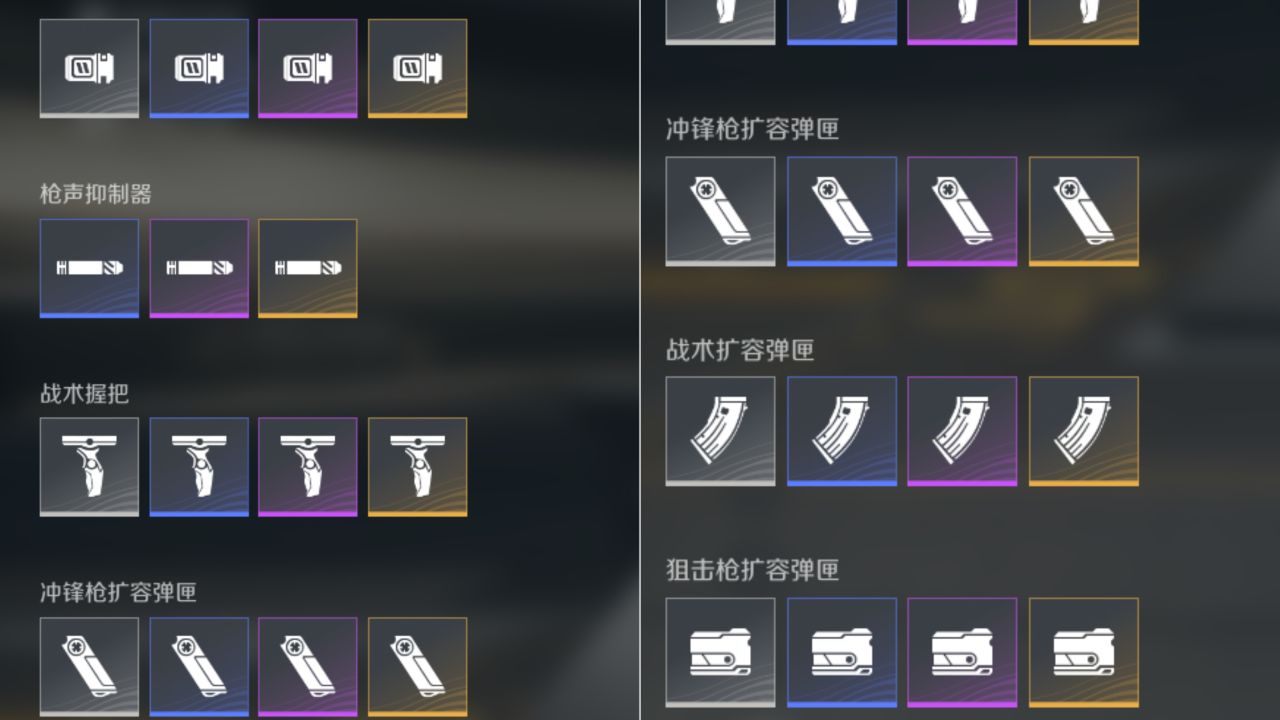Select the blue tactical extended magazine

coord(841,431)
